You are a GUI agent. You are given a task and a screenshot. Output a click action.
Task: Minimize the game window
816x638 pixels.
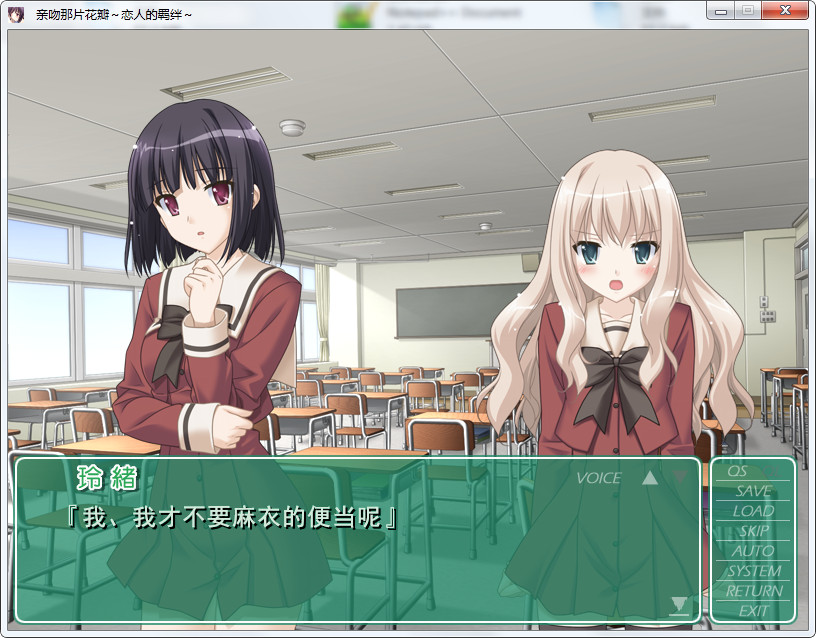tap(720, 10)
